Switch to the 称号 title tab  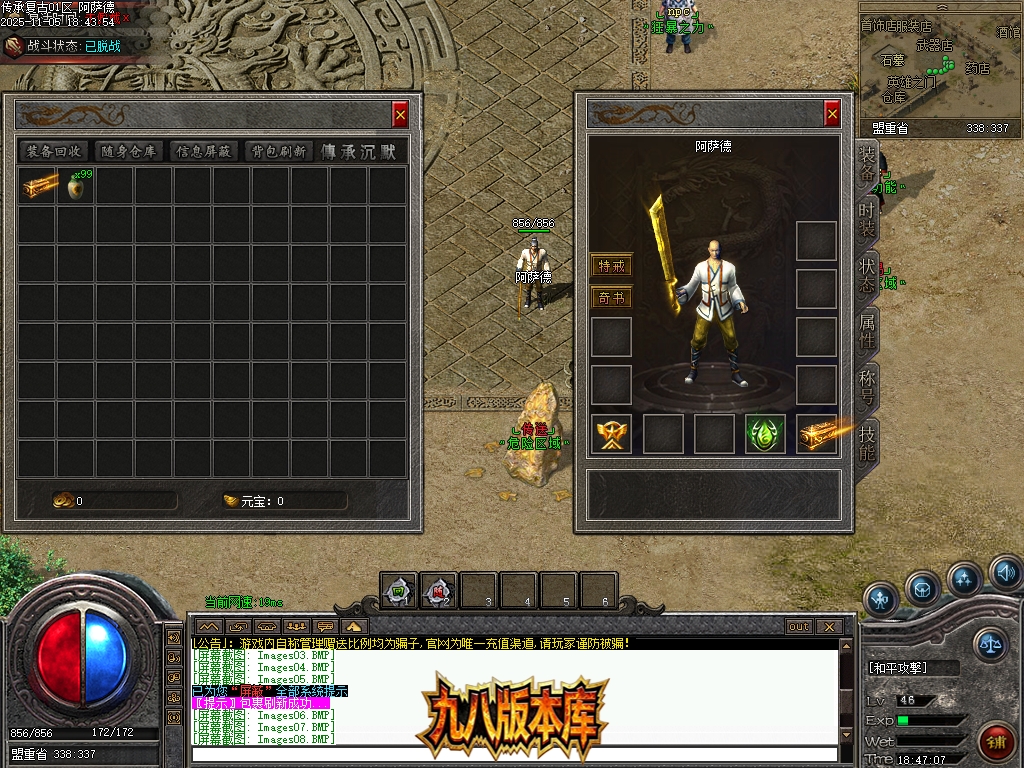[x=866, y=385]
